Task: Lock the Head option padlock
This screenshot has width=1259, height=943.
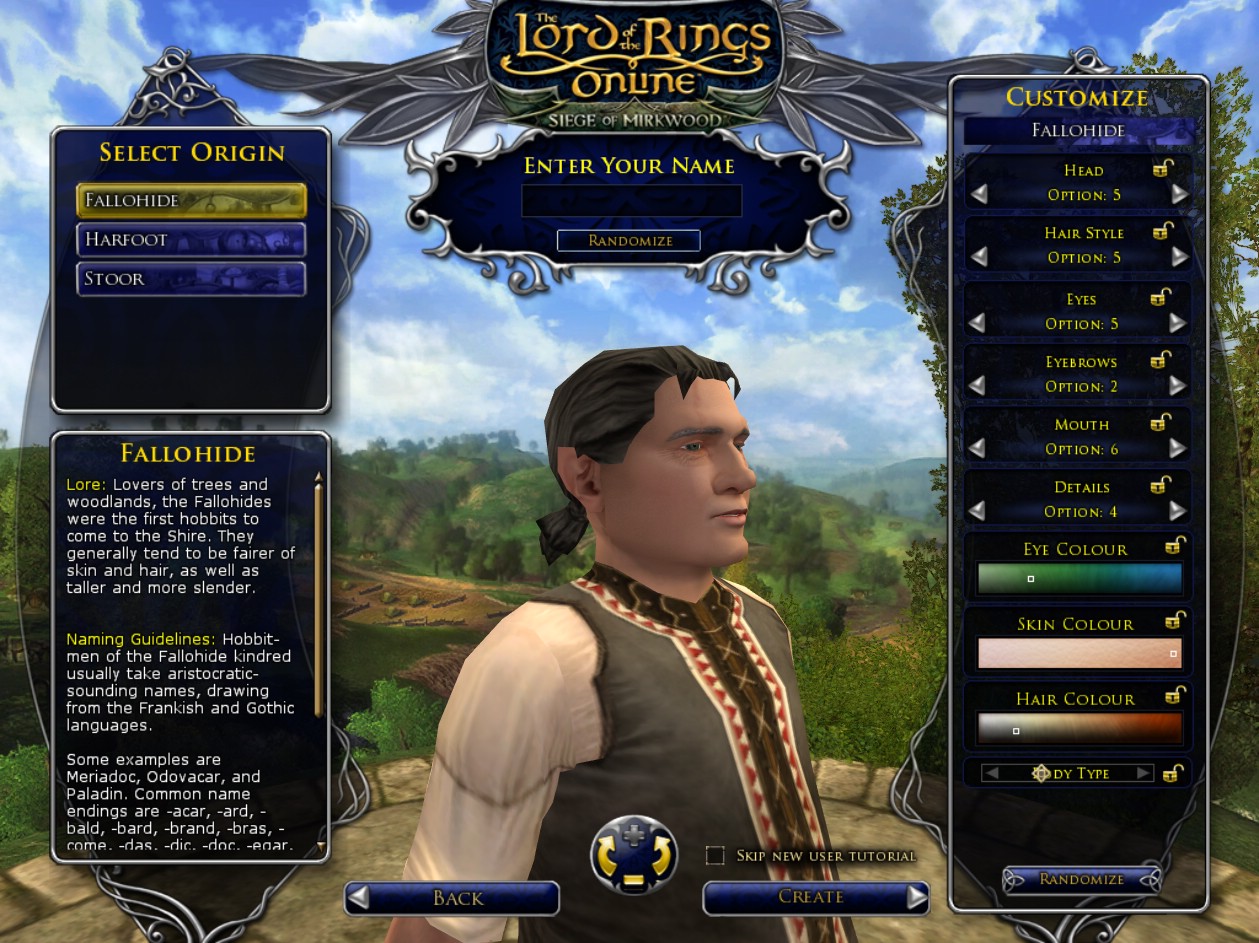Action: point(1161,170)
